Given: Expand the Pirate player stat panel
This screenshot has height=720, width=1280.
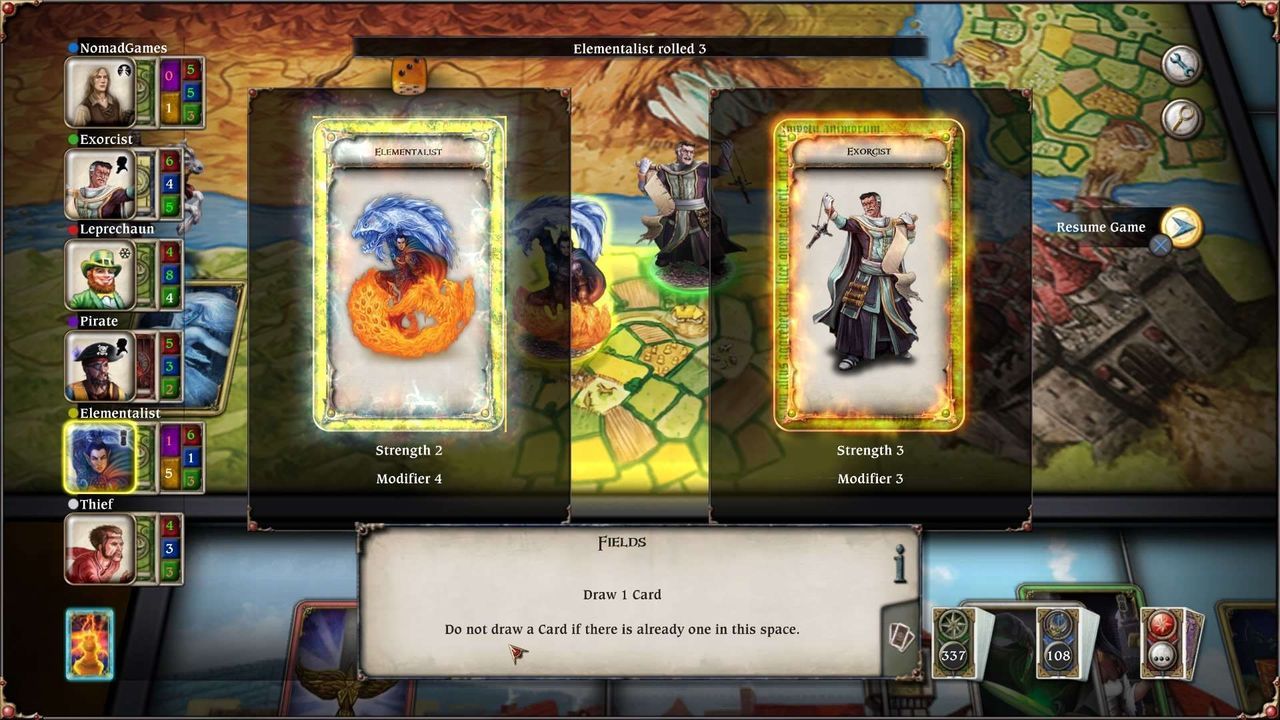Looking at the screenshot, I should click(172, 365).
